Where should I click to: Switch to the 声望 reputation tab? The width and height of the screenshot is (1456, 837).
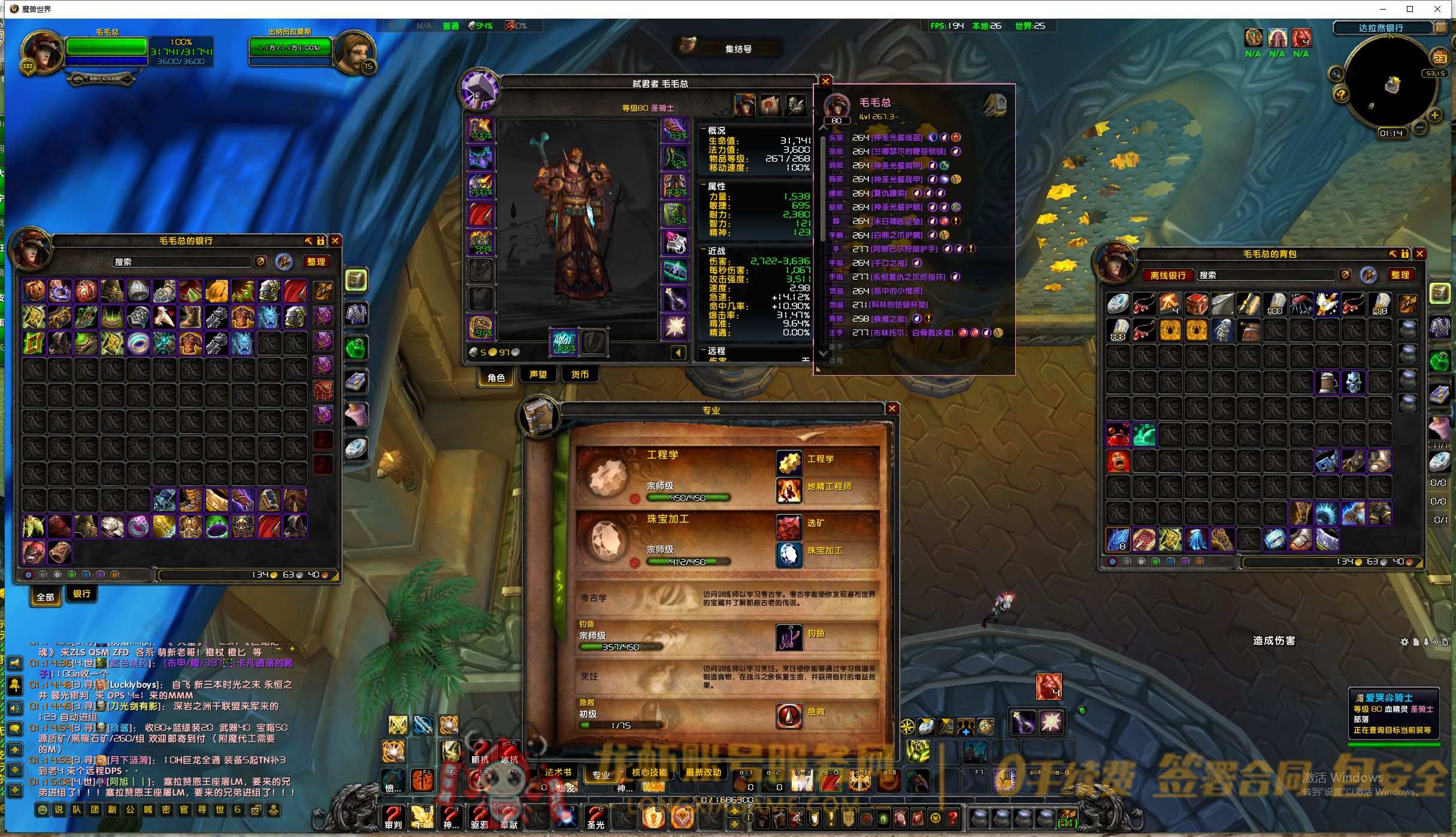coord(538,375)
